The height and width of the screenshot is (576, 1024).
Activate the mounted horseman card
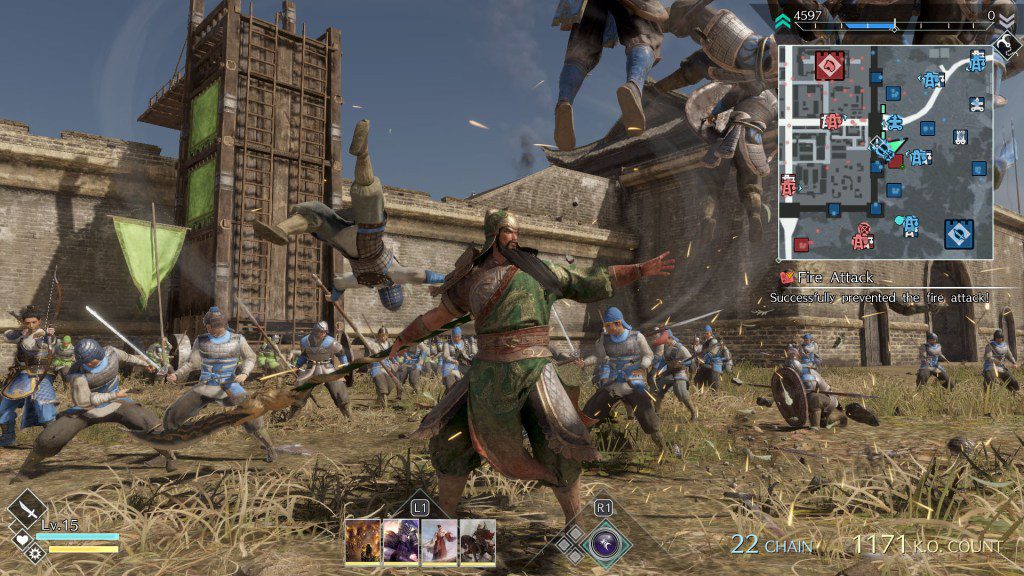pyautogui.click(x=477, y=541)
